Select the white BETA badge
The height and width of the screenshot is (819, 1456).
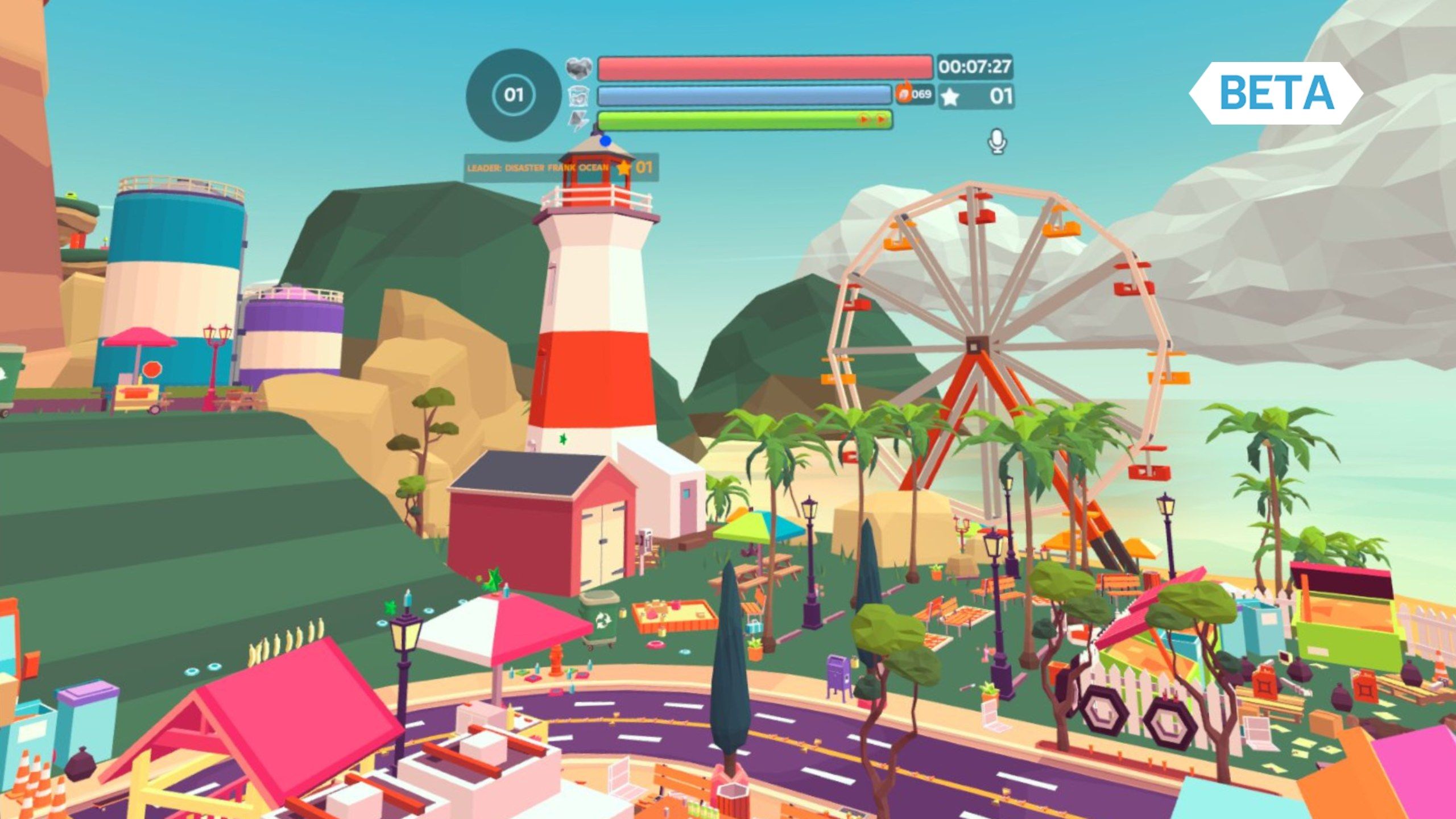coord(1276,93)
